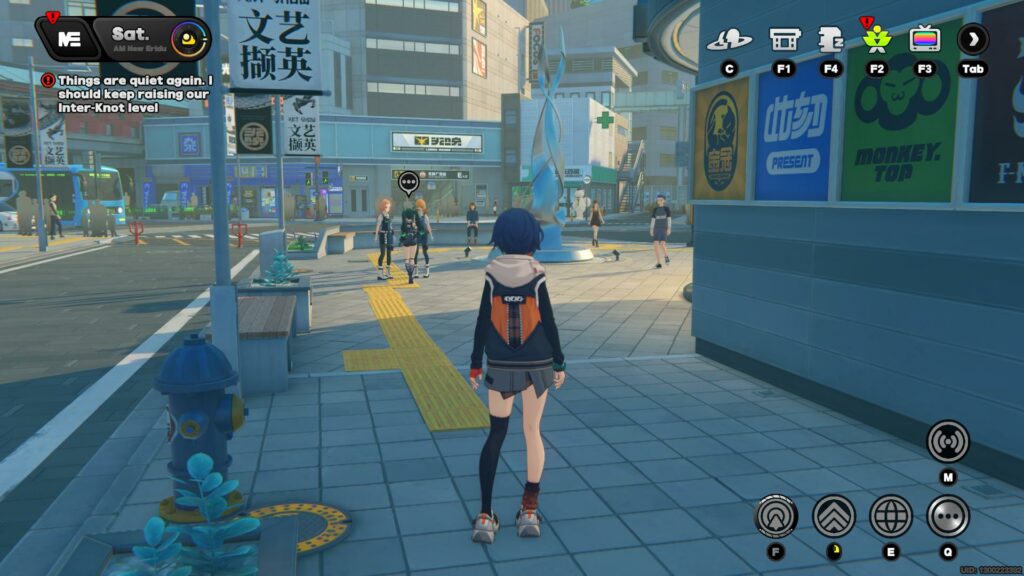Click the Saturday time-of-day indicator
The image size is (1024, 576).
point(150,39)
